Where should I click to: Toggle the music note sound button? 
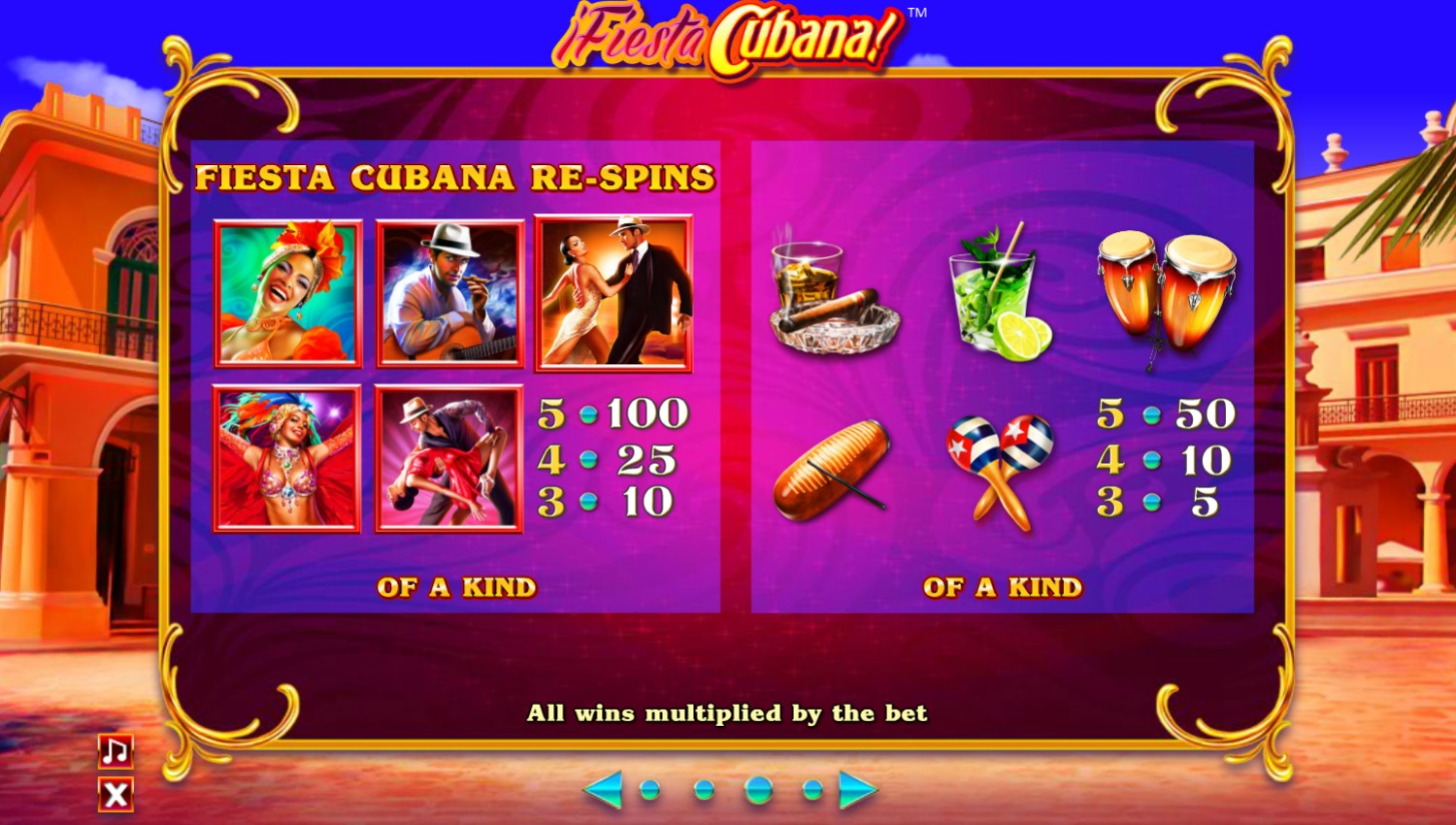point(116,750)
